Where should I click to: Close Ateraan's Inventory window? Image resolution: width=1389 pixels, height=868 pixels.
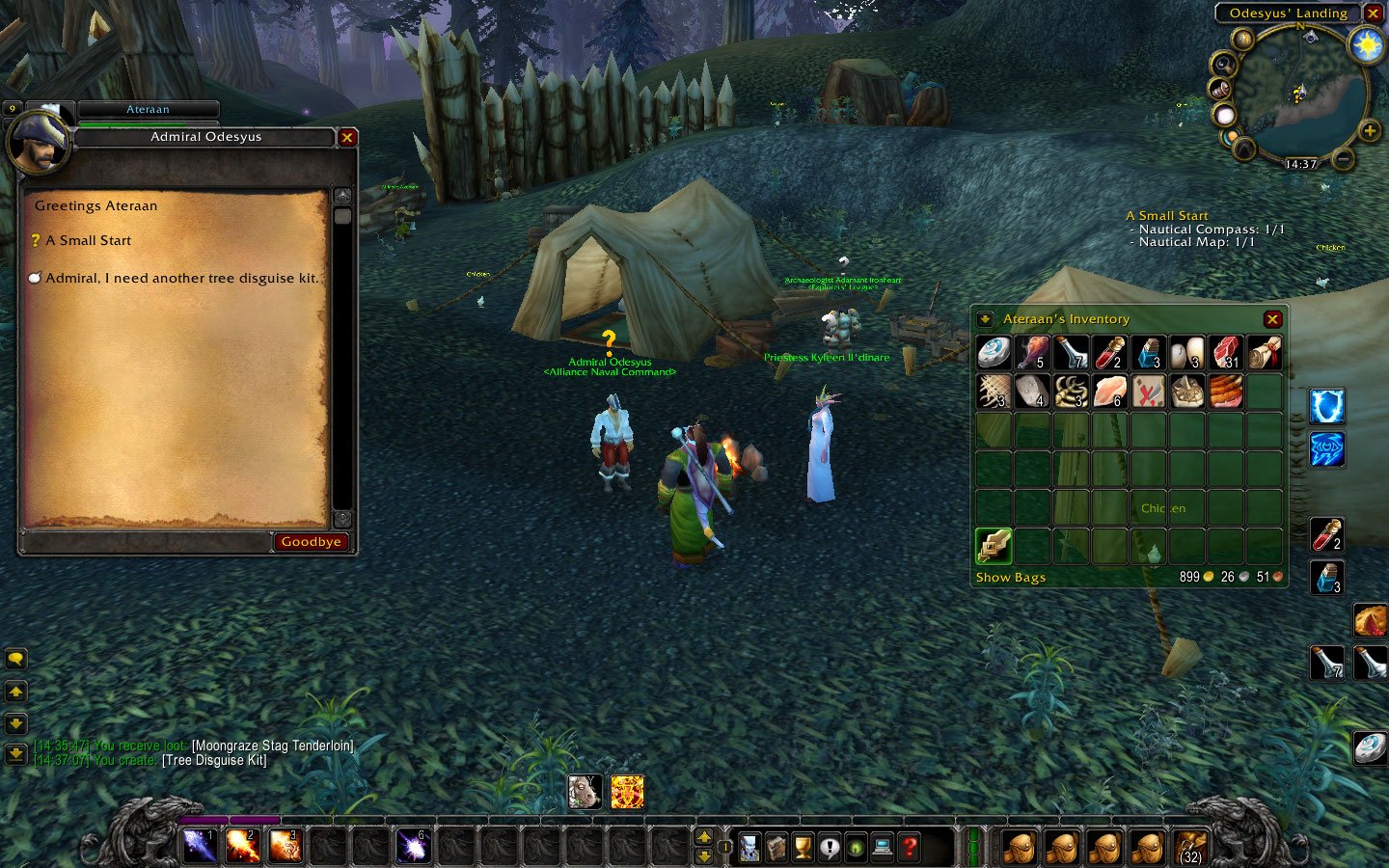(1272, 319)
